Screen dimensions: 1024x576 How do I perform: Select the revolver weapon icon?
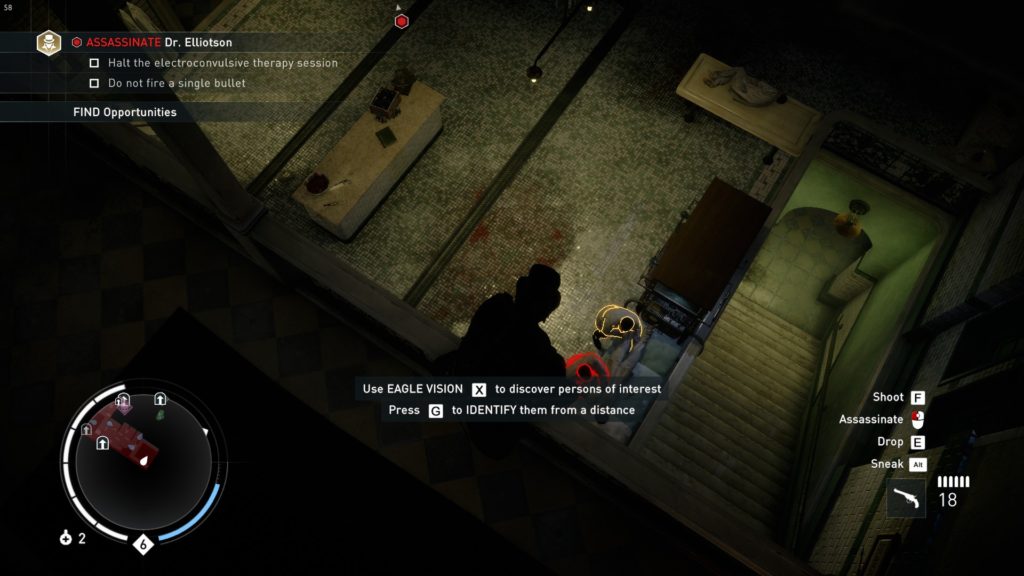[906, 497]
